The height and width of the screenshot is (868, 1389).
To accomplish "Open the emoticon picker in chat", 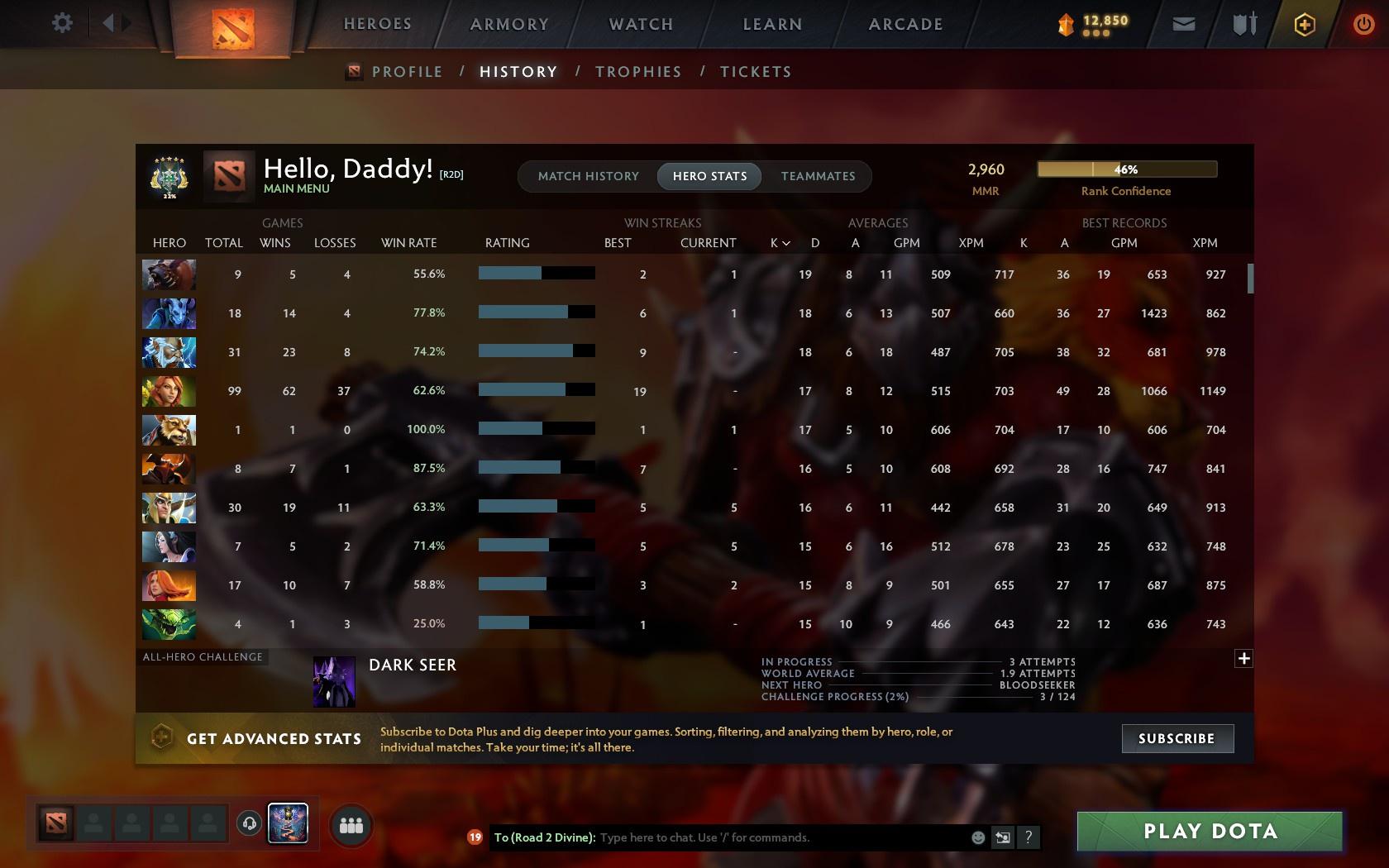I will [978, 837].
